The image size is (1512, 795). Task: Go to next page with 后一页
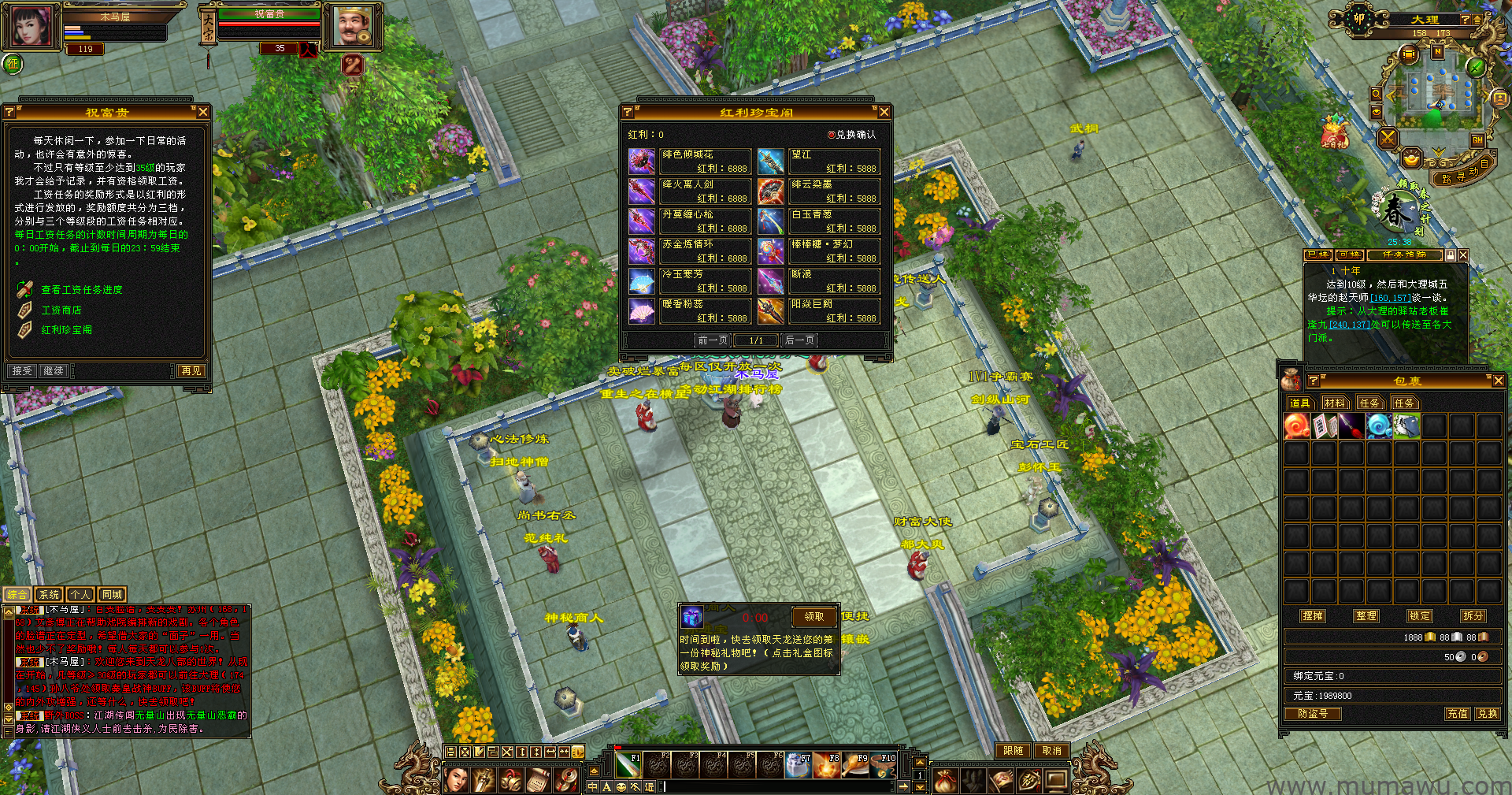coord(799,340)
